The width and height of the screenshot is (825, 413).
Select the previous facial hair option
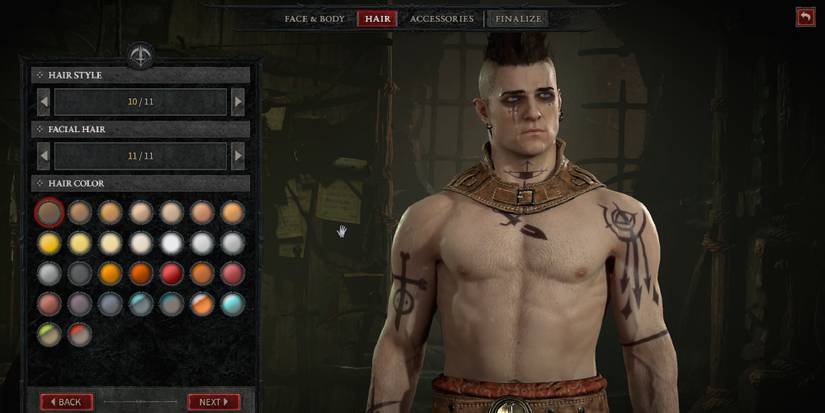(44, 156)
